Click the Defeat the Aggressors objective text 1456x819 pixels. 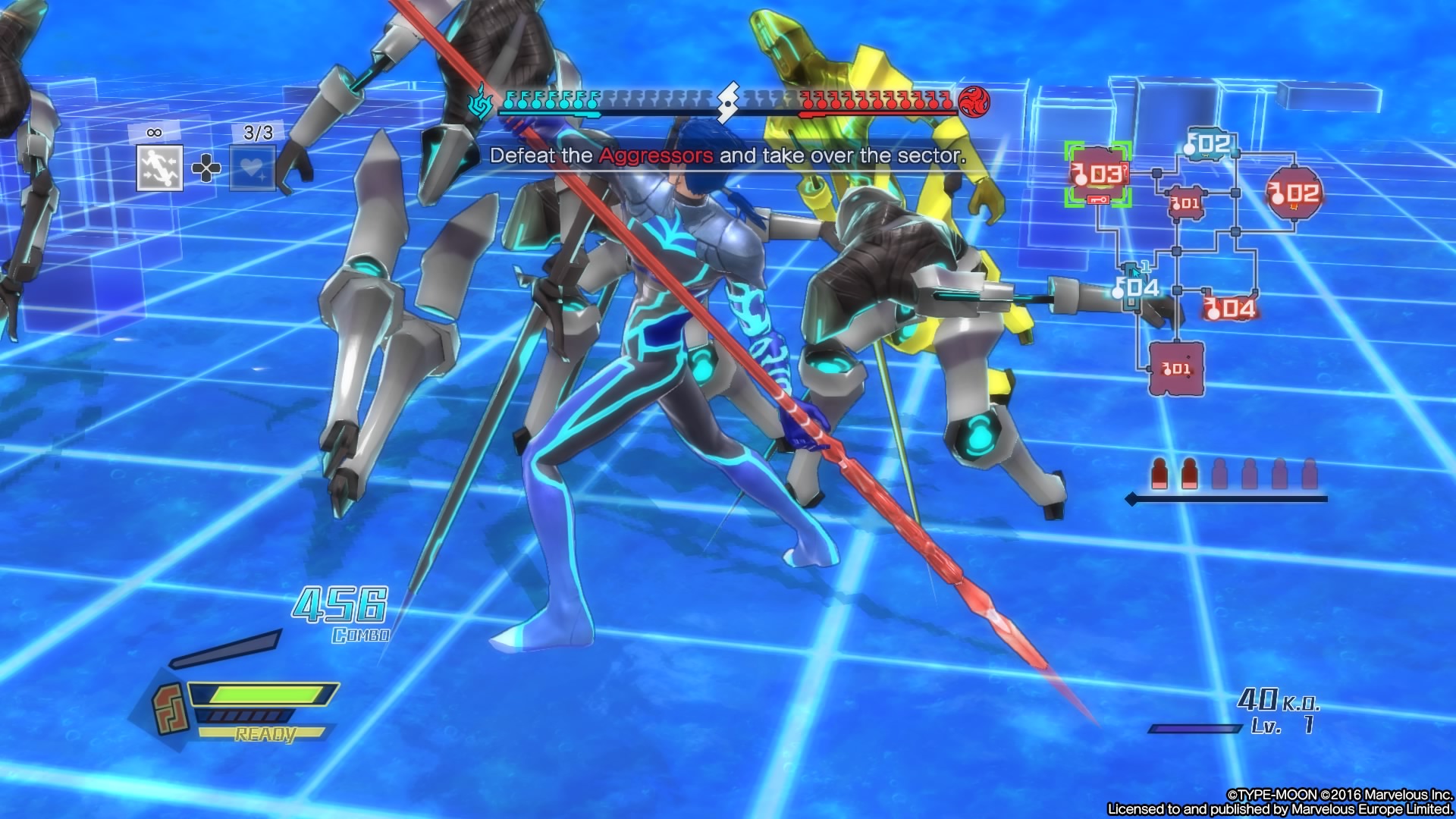[727, 156]
